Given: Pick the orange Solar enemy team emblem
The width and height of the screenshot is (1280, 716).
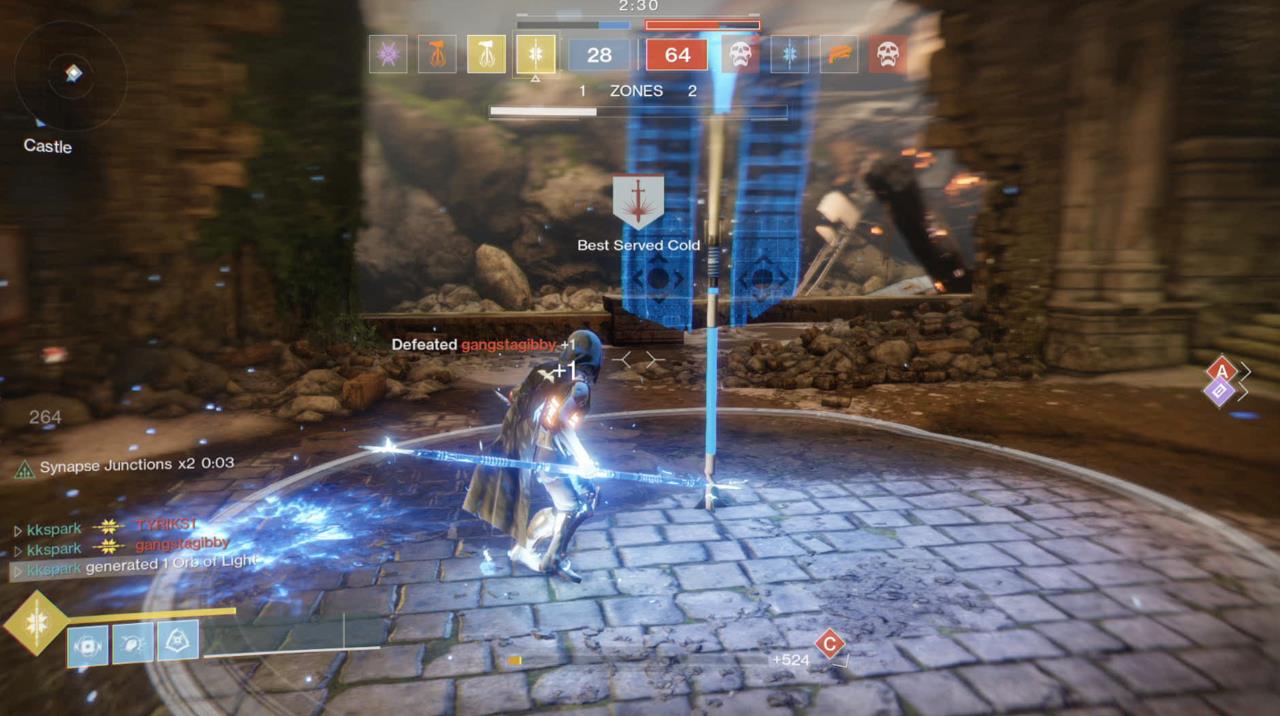Looking at the screenshot, I should pyautogui.click(x=838, y=54).
